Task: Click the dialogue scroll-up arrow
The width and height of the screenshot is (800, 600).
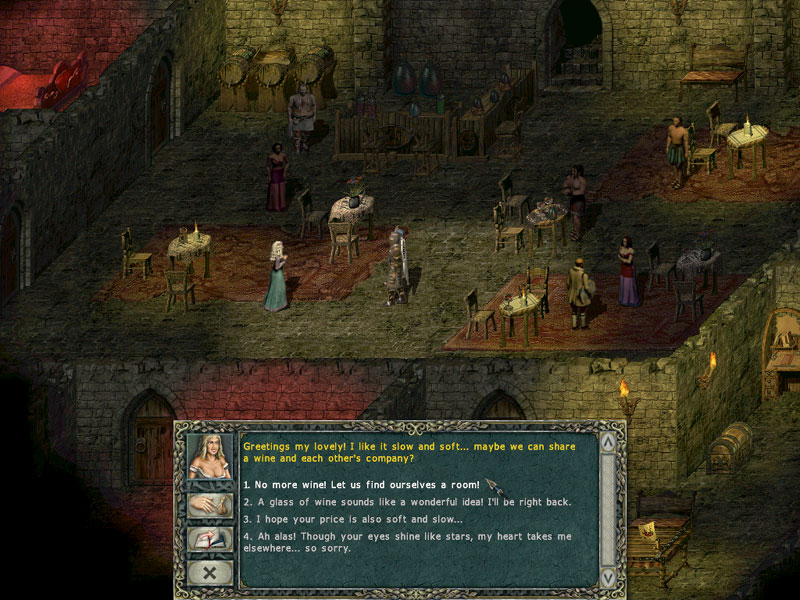Action: pos(607,442)
